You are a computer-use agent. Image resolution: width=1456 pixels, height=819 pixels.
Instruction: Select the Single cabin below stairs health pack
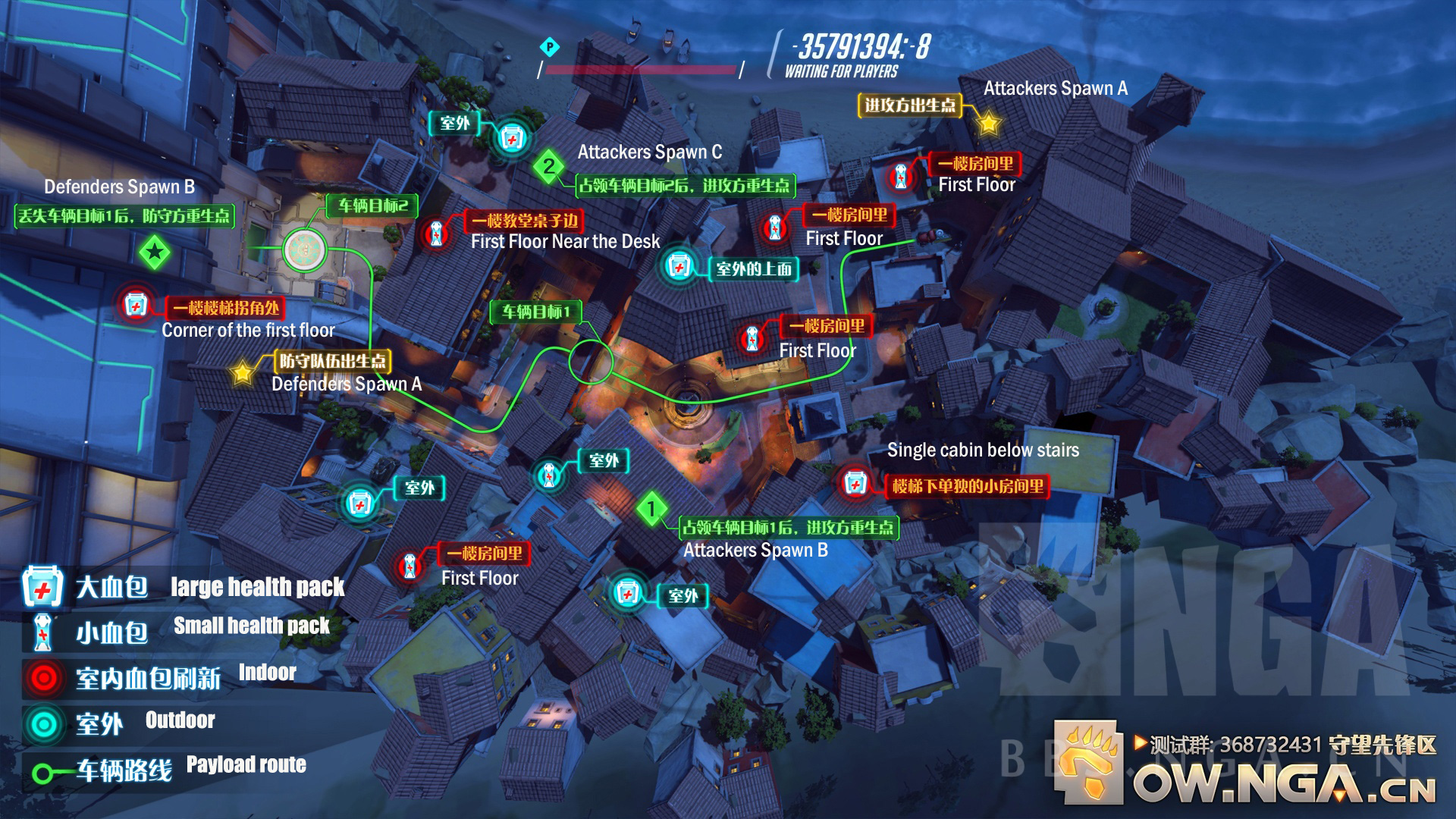click(855, 483)
